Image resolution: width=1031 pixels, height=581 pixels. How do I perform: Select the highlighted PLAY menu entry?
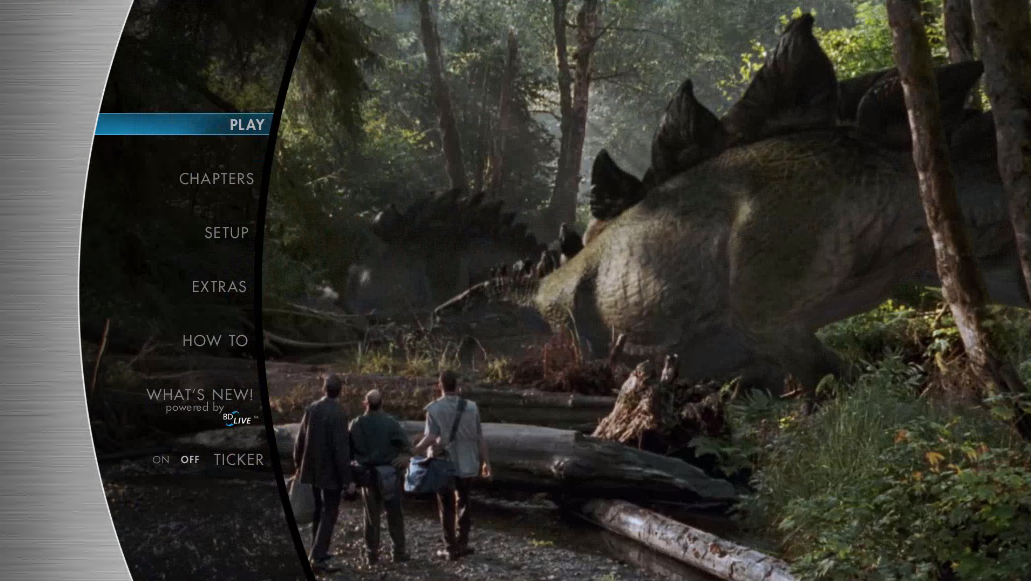(246, 125)
